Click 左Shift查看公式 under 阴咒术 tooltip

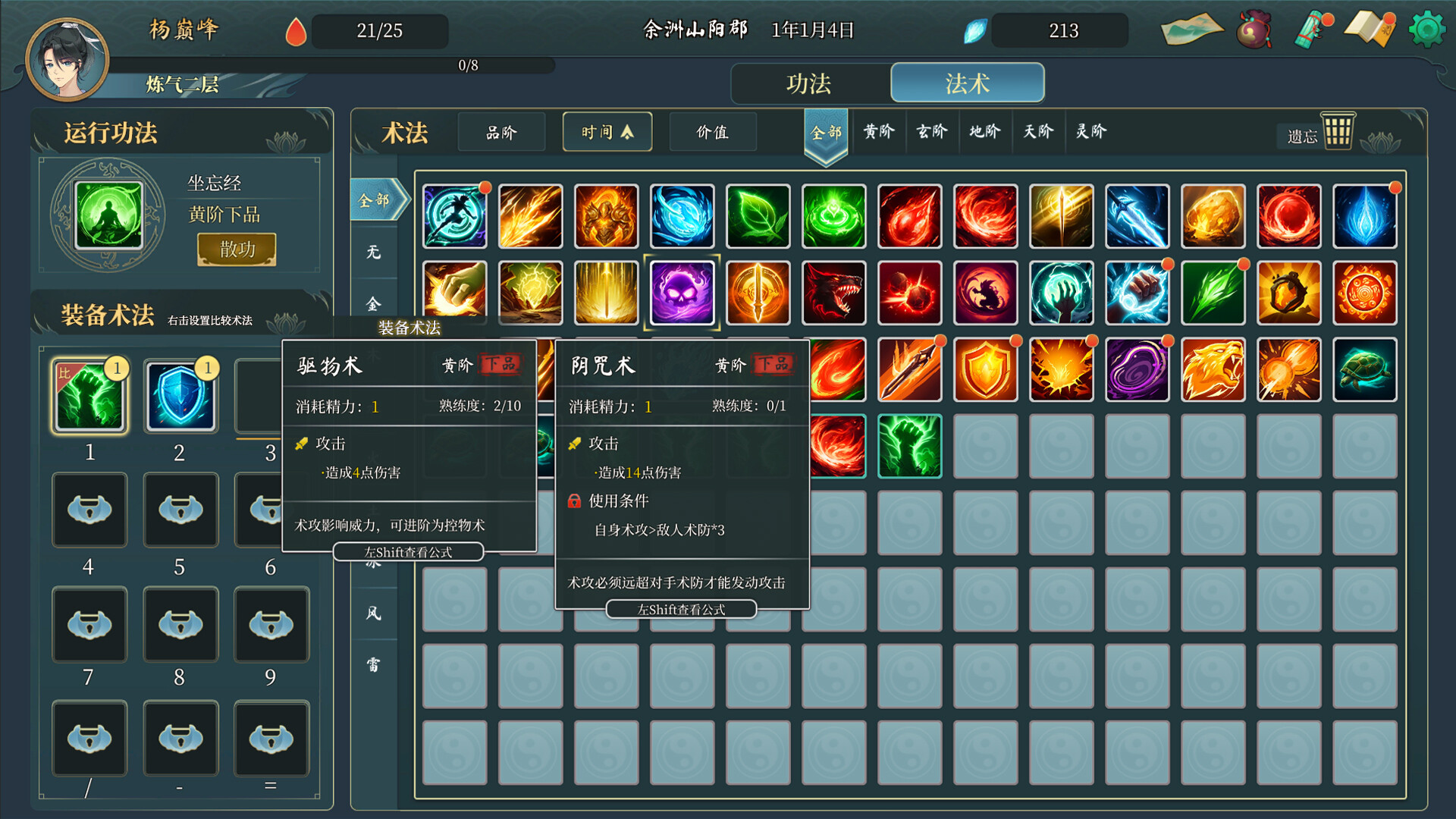pyautogui.click(x=680, y=609)
